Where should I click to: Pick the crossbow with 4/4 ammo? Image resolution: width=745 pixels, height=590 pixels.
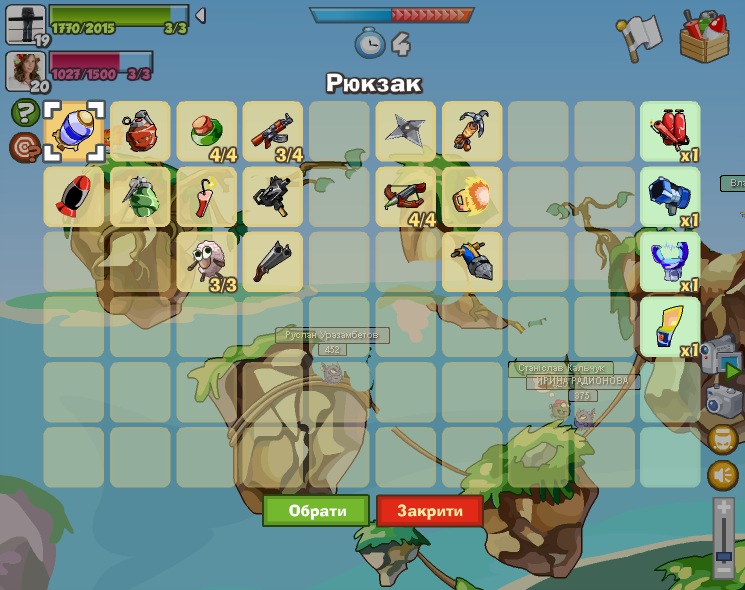point(405,197)
